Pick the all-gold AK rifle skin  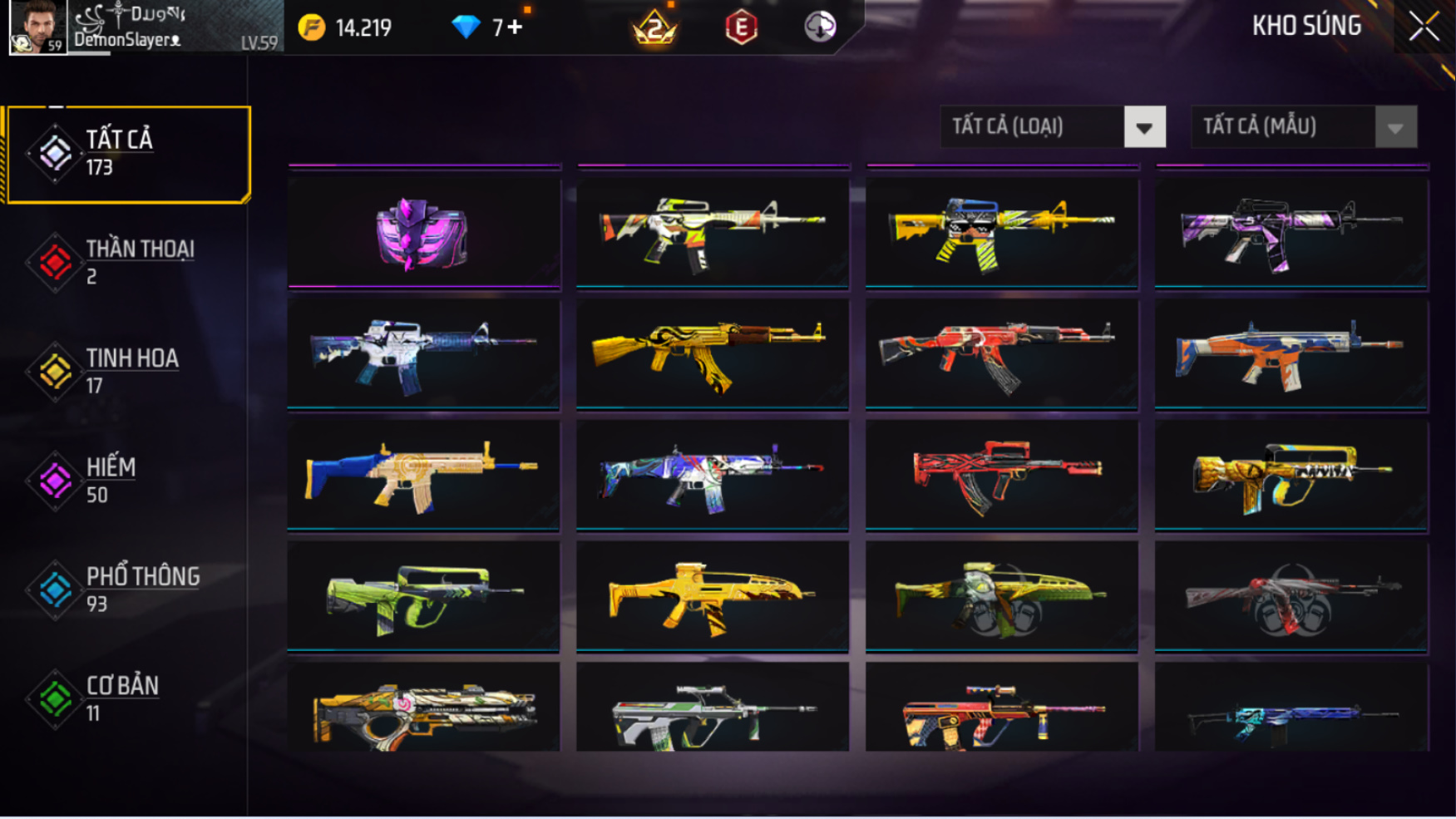pyautogui.click(x=712, y=354)
